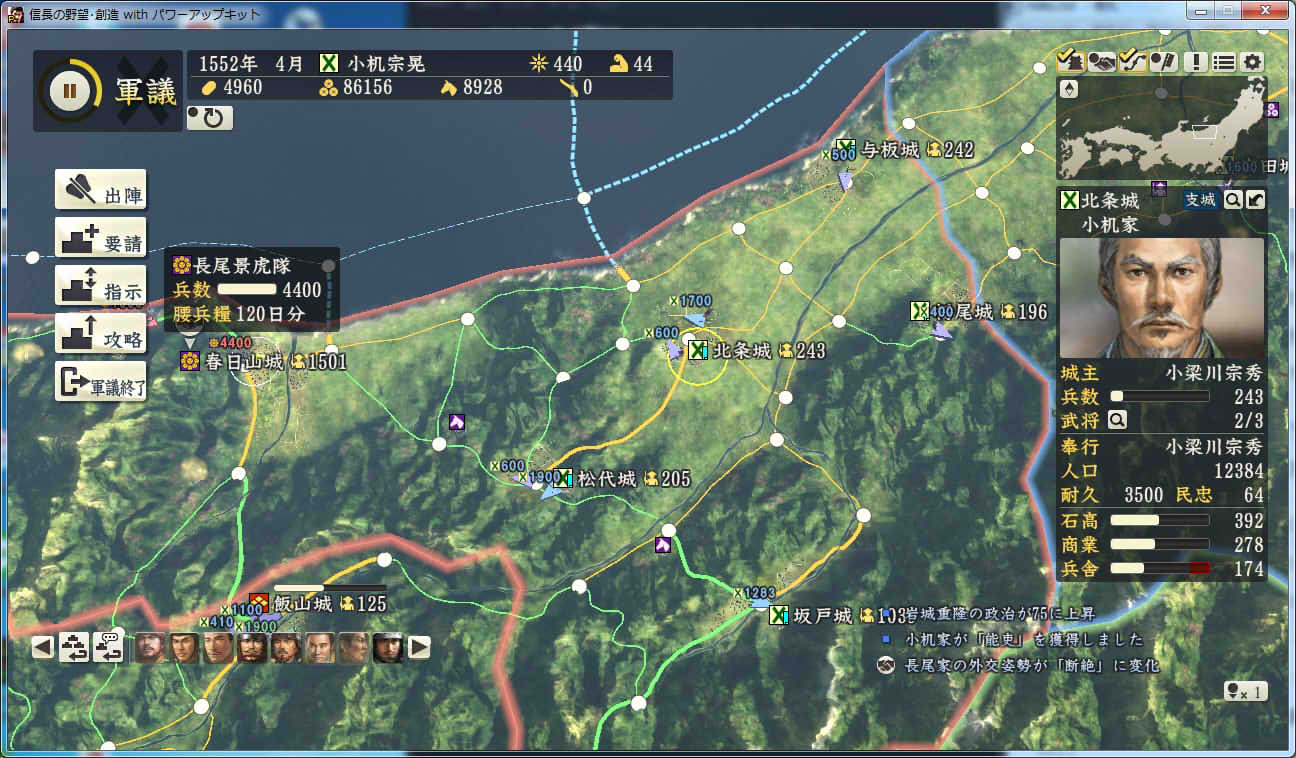Click the magnifier icon next to 武将
The image size is (1296, 758).
(x=1117, y=420)
